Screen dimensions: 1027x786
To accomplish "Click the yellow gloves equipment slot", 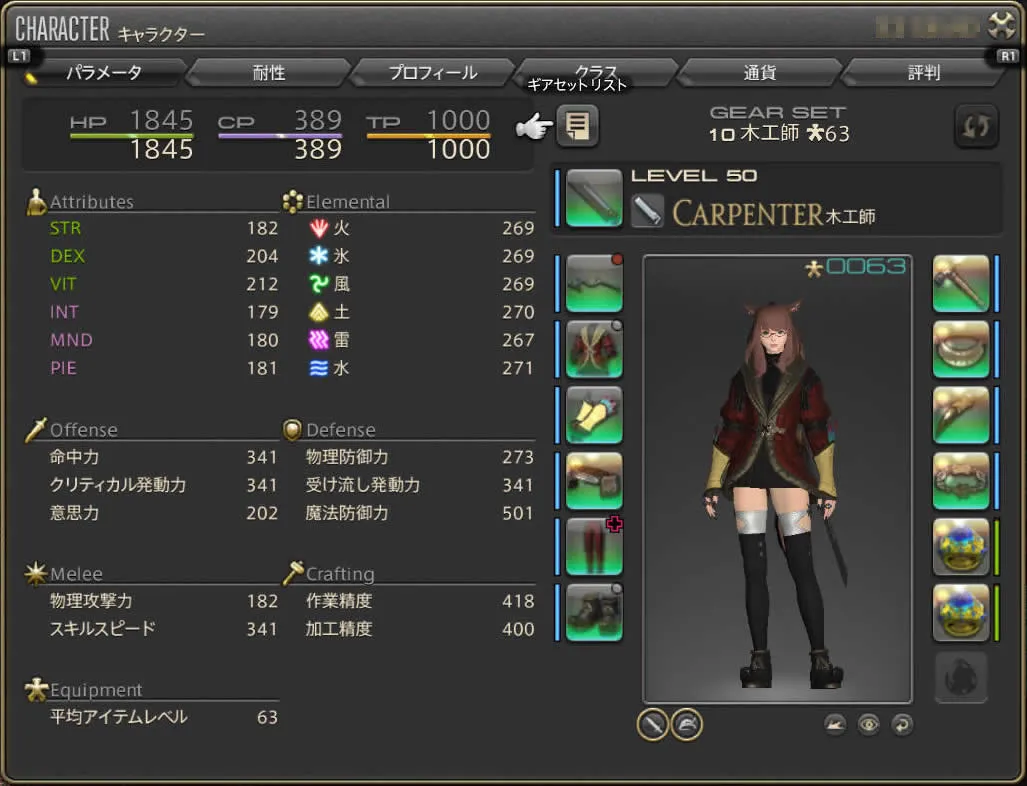I will [594, 414].
